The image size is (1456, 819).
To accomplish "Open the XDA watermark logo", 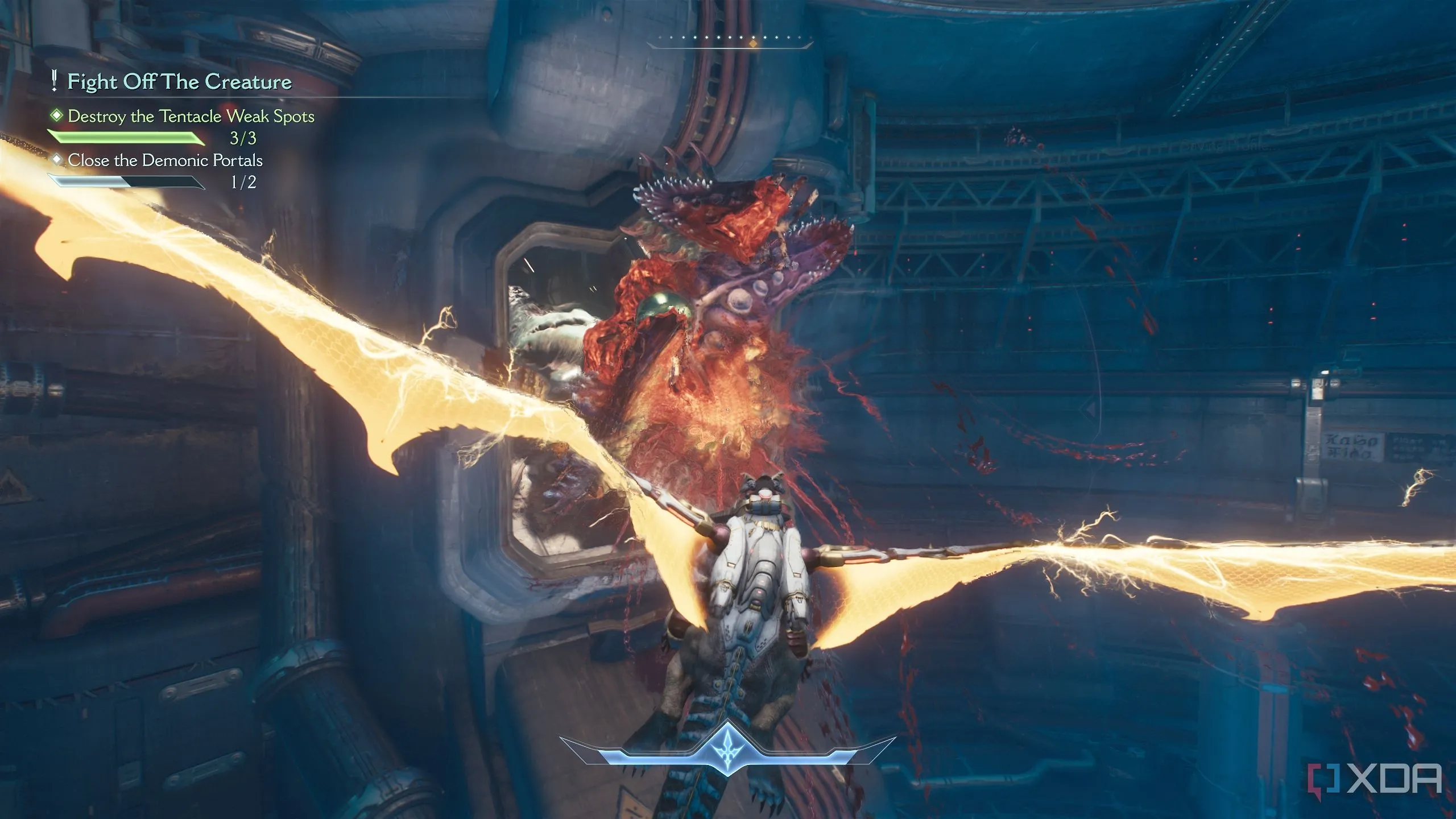I will pos(1381,780).
